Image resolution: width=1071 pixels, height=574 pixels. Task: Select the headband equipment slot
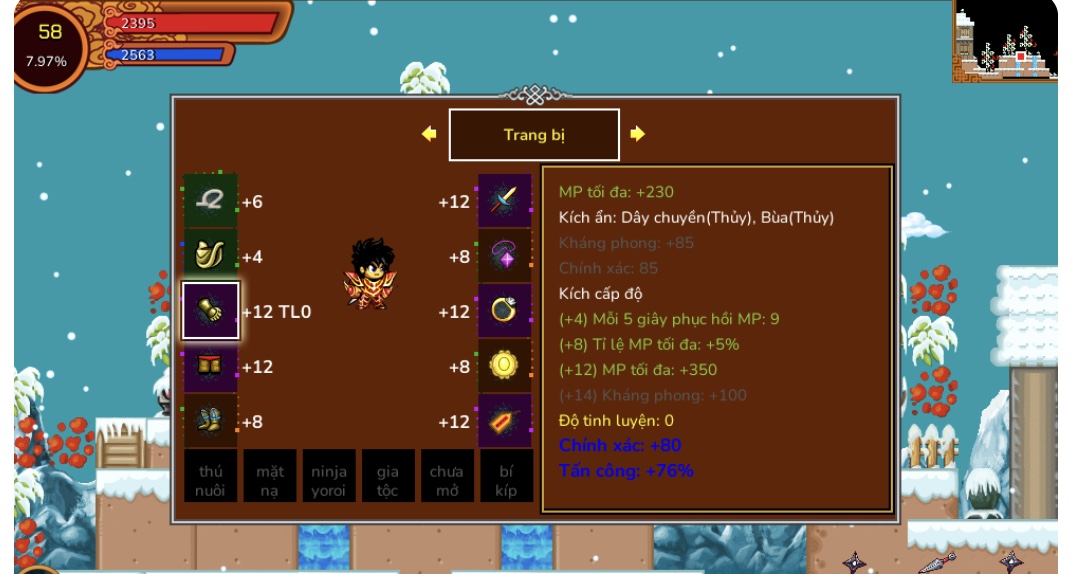pos(210,201)
